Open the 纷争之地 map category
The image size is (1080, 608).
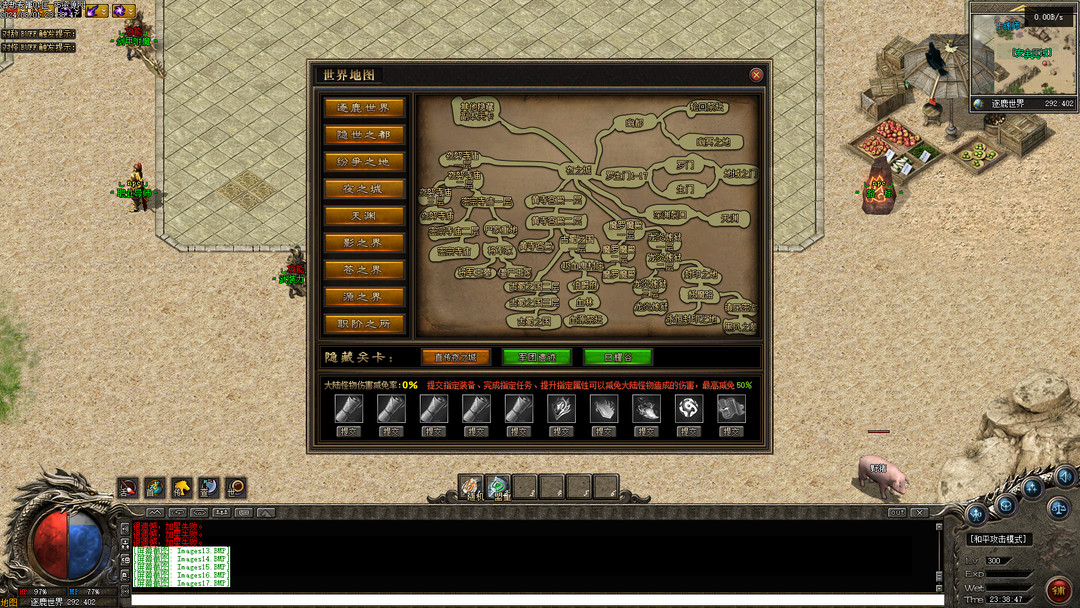[x=364, y=162]
